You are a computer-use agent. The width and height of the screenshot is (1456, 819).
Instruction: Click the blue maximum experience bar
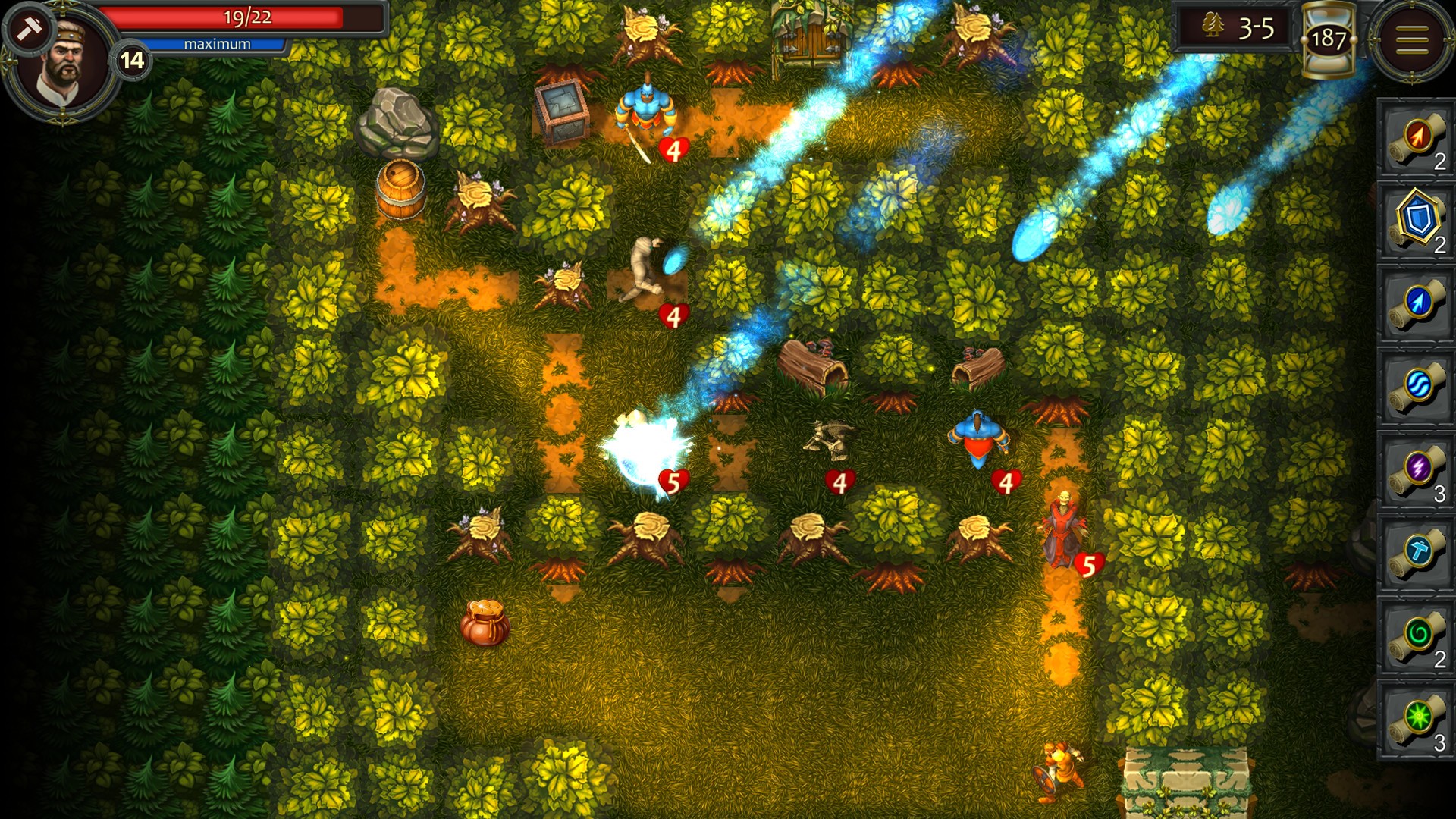click(x=215, y=44)
